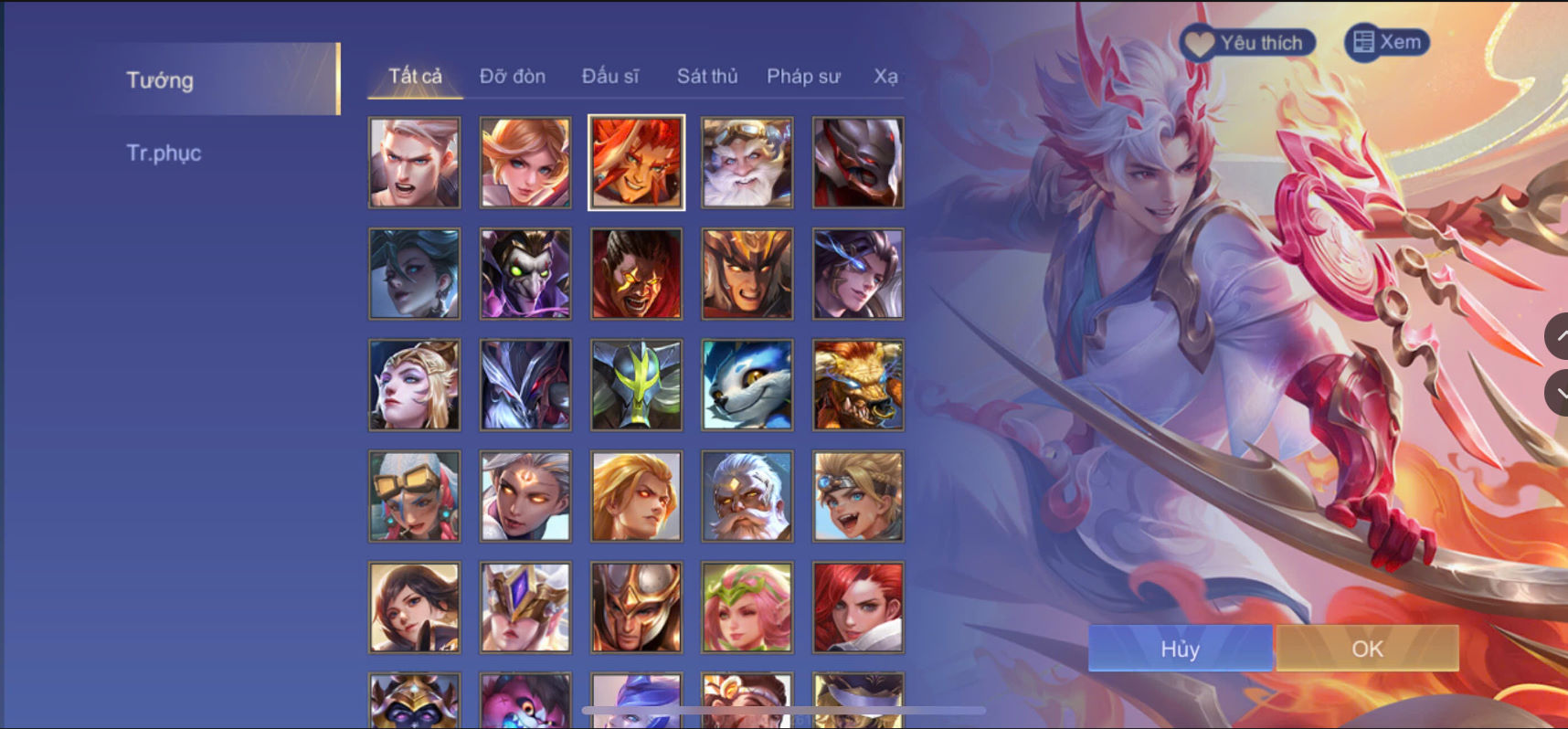Select the green winged hero portrait
Image resolution: width=1568 pixels, height=729 pixels.
coord(635,385)
